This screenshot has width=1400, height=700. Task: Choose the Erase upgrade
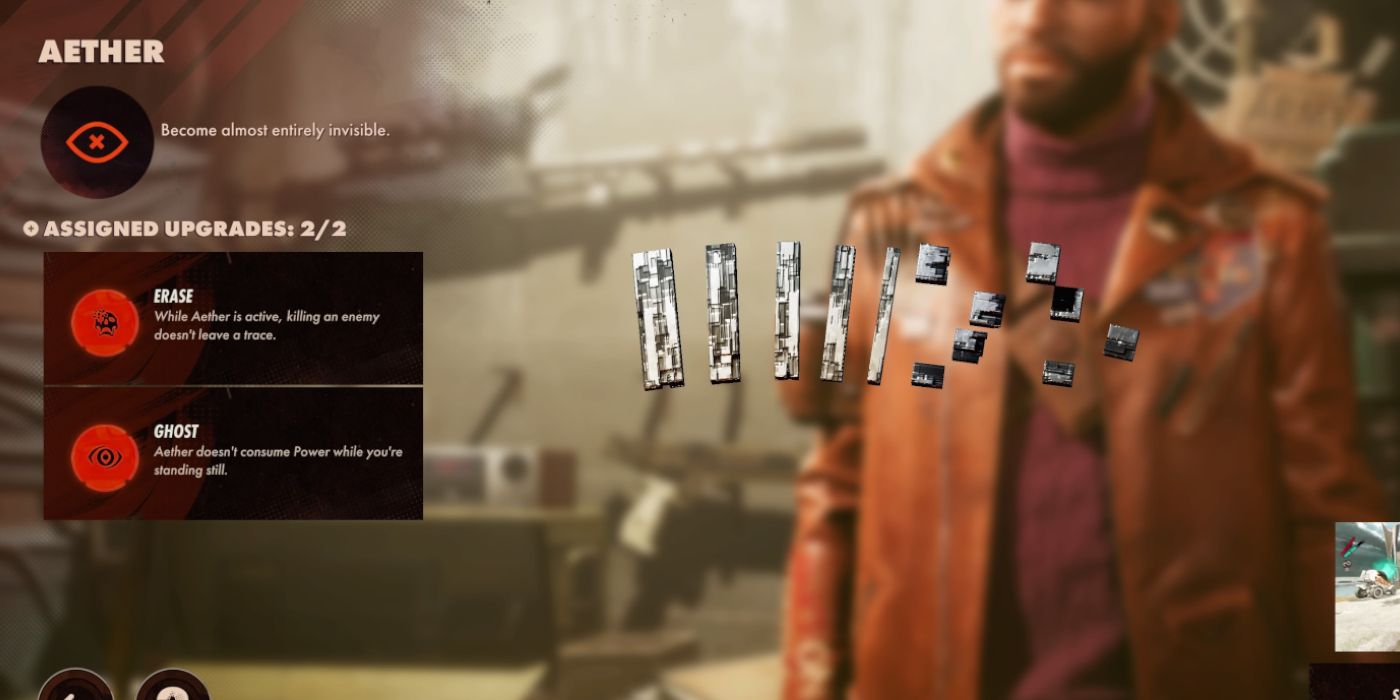233,319
